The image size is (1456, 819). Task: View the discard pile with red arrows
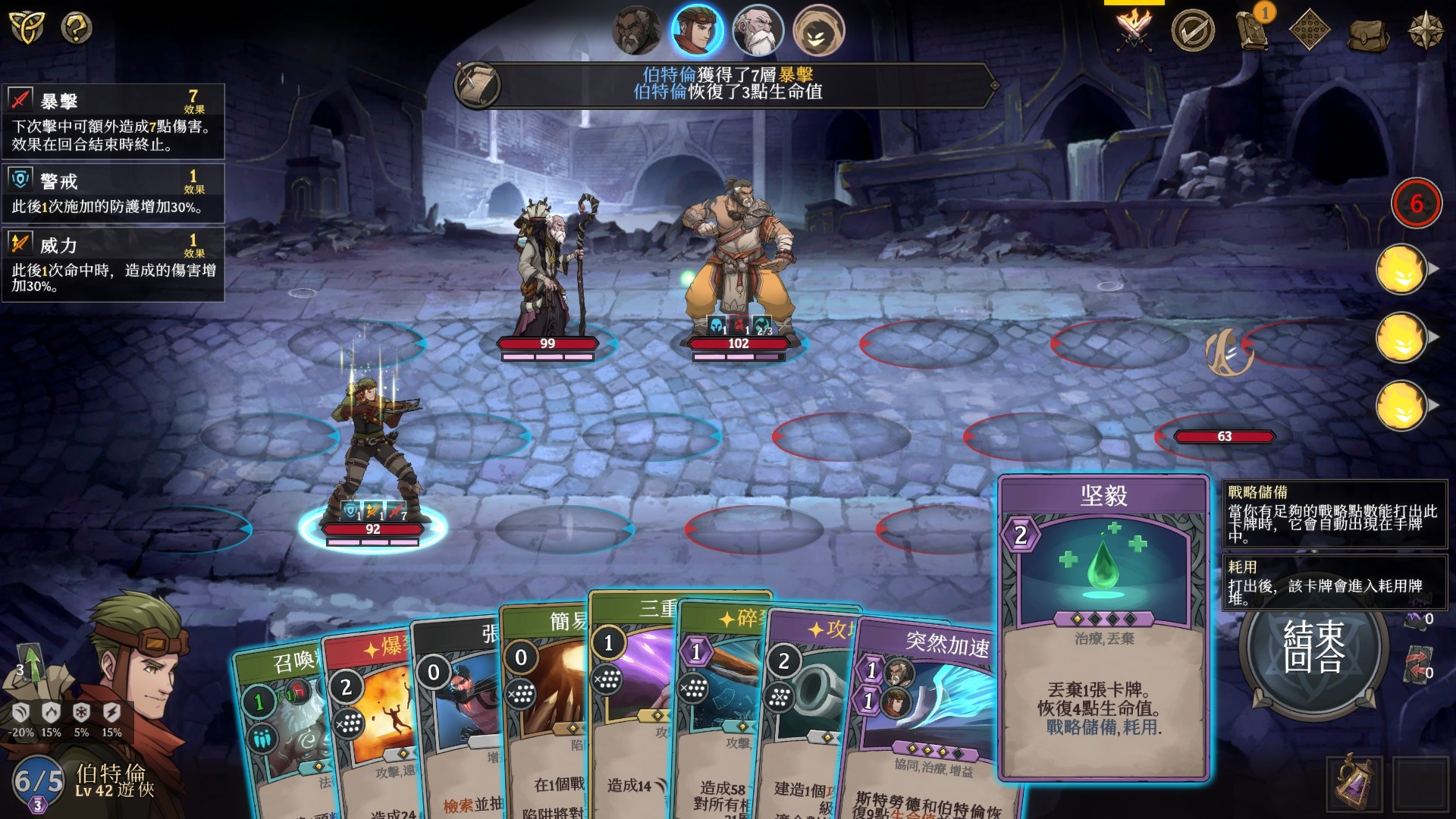point(1417,661)
